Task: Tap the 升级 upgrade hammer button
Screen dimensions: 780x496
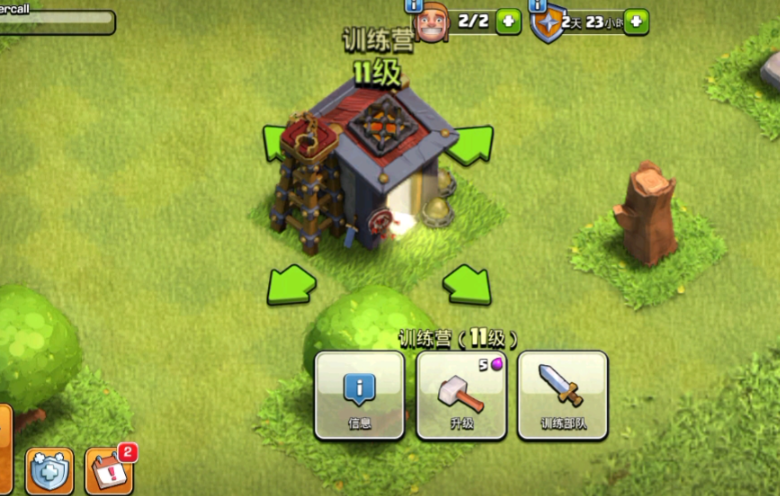Action: pyautogui.click(x=461, y=394)
